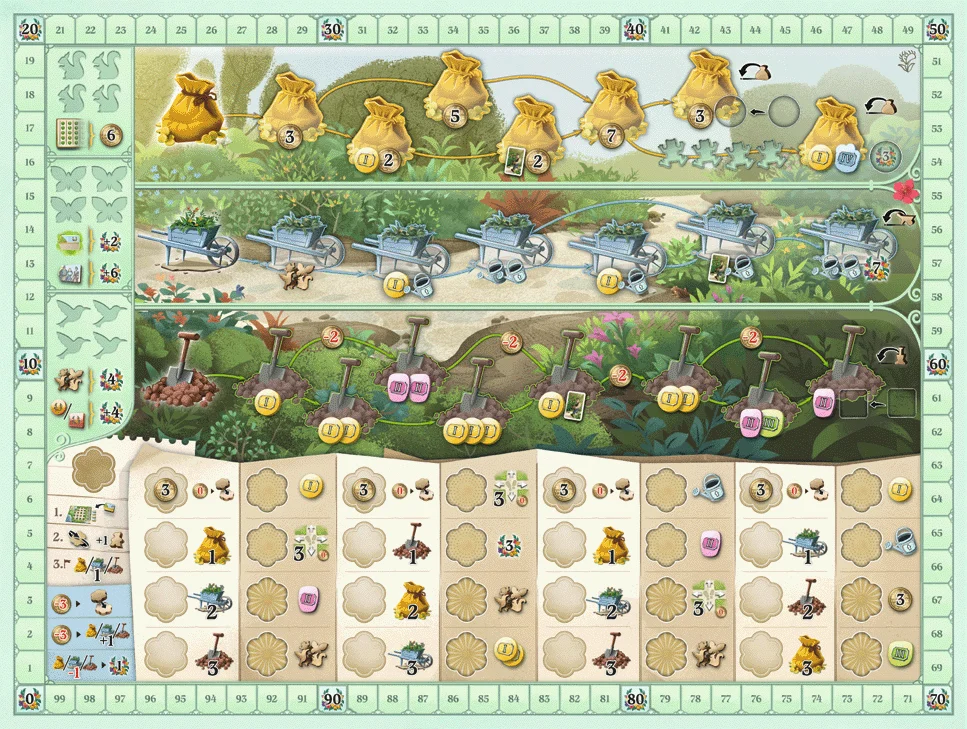Choose the score track space 10
Viewport: 967px width, 729px height.
pos(31,363)
